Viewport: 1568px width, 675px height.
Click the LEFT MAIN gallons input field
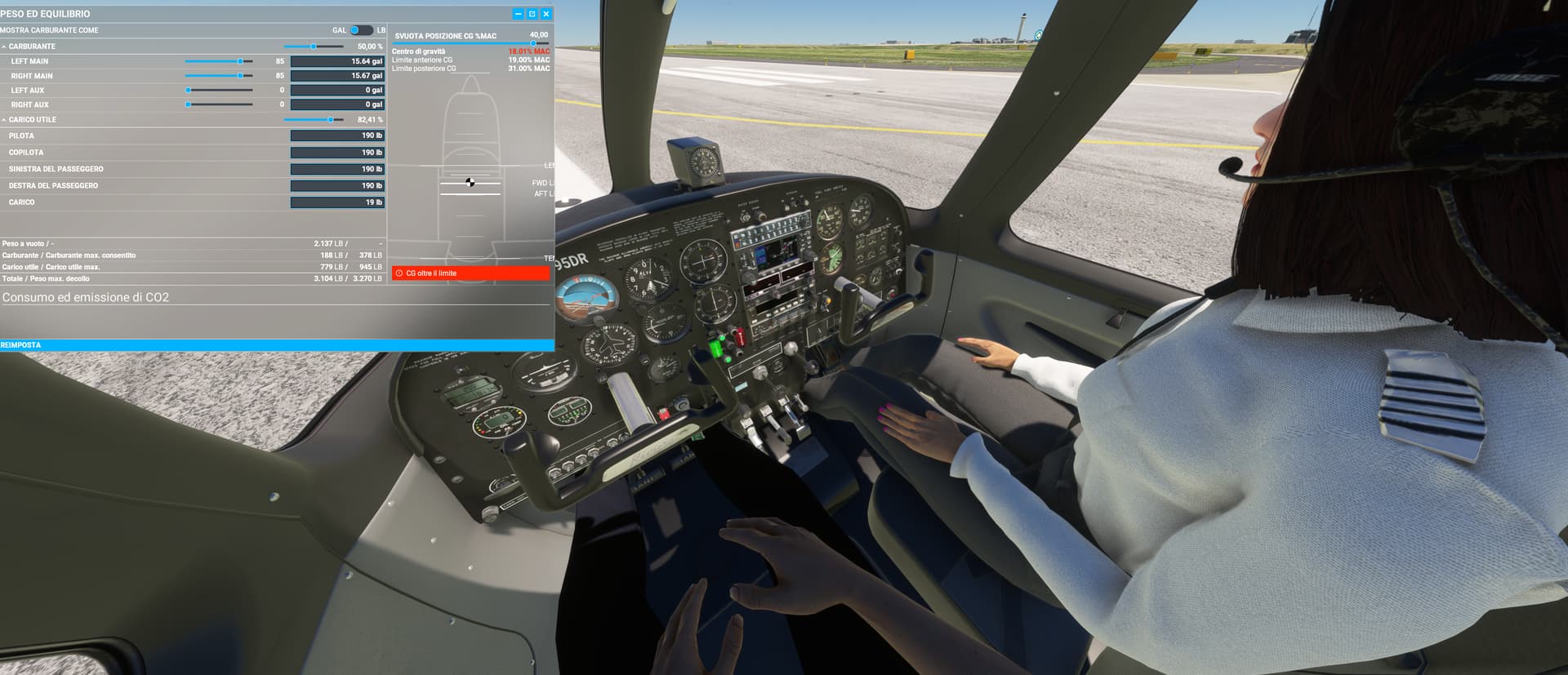tap(336, 60)
